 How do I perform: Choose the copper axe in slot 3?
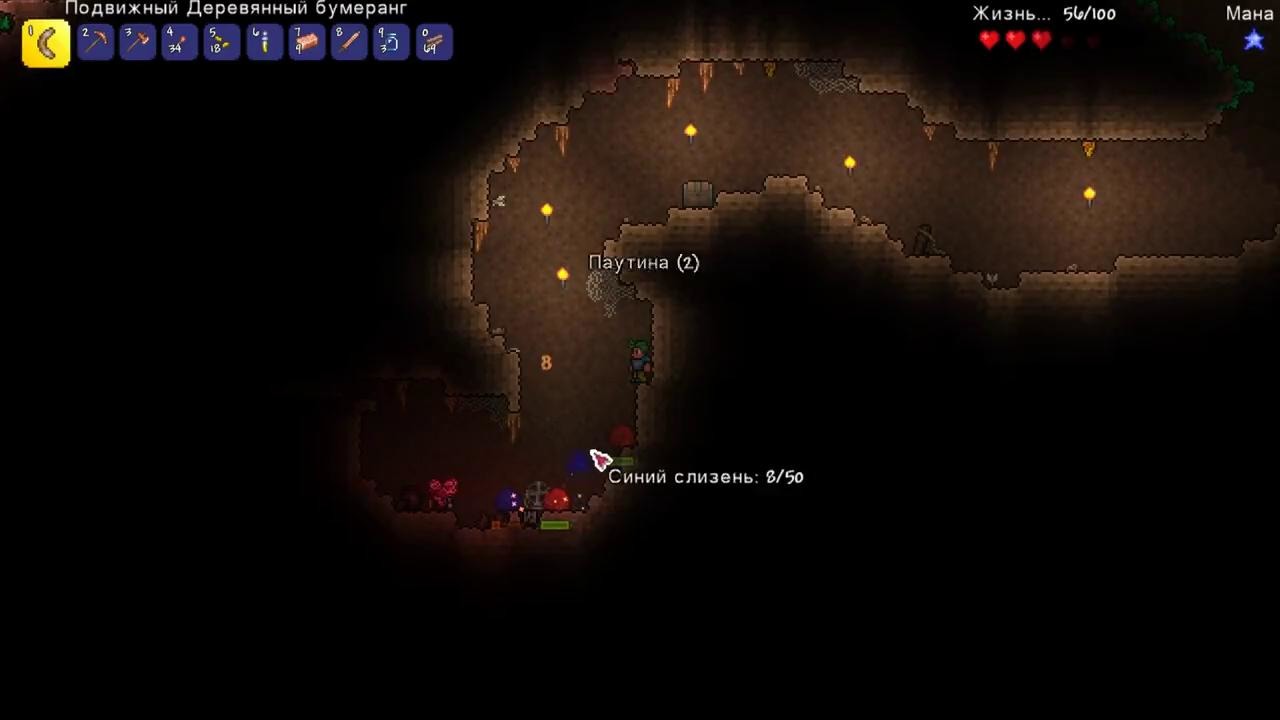(138, 43)
